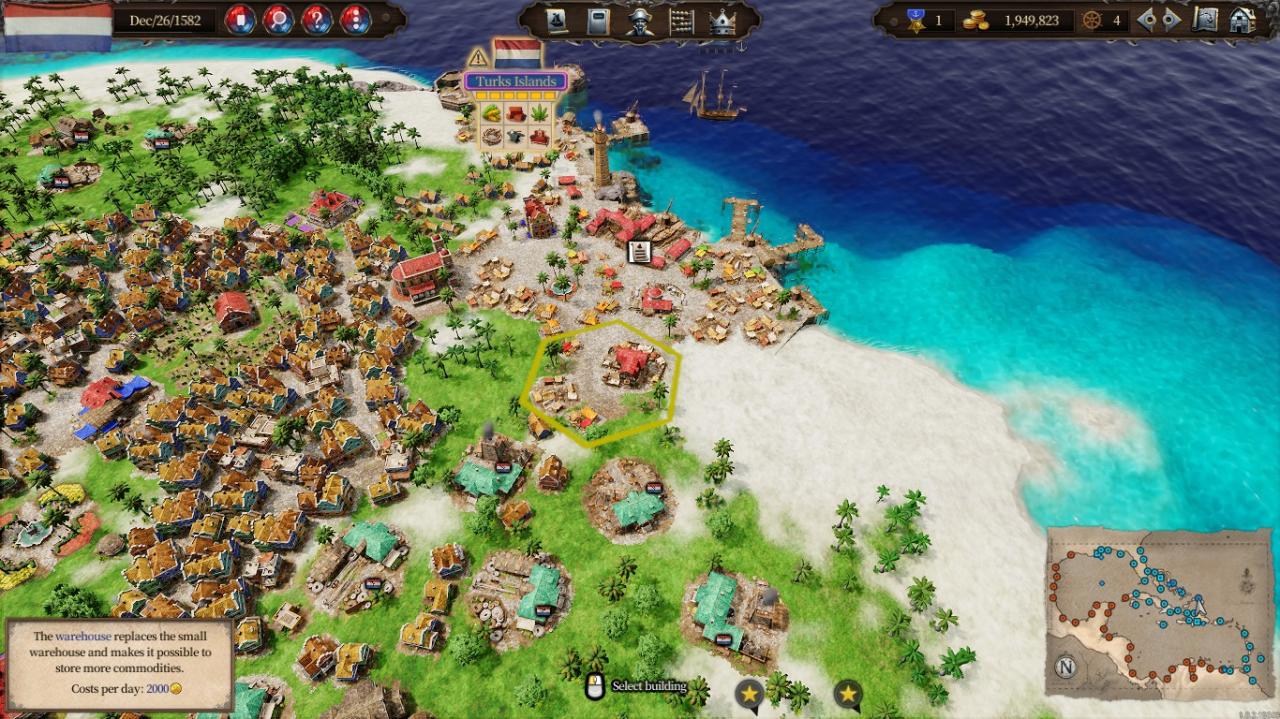
Task: Open the sea chart map icon
Action: pos(1207,20)
